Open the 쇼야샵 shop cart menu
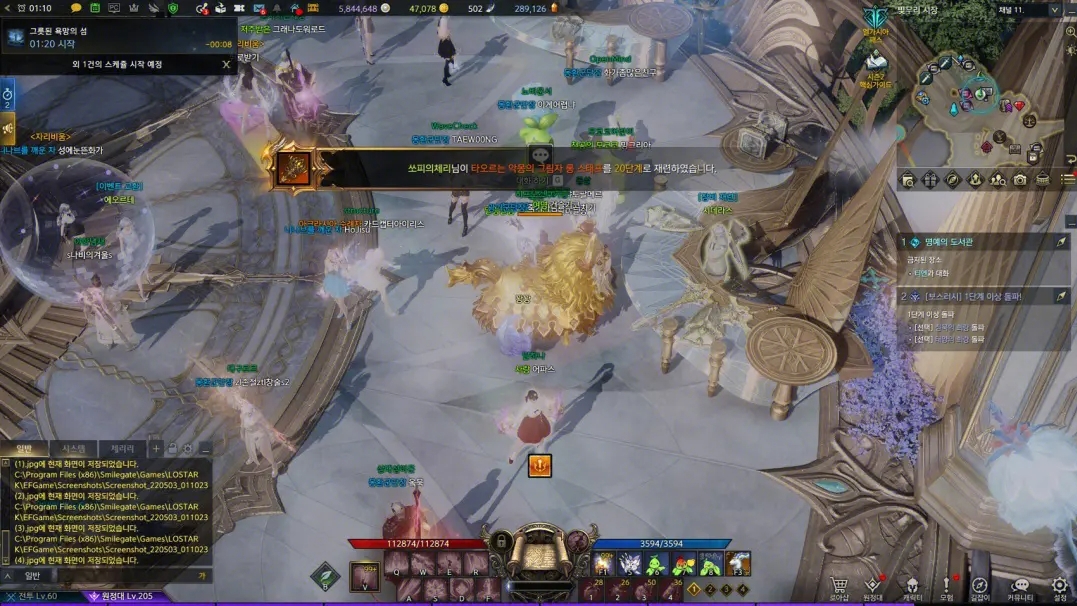Image resolution: width=1077 pixels, height=606 pixels. [840, 587]
